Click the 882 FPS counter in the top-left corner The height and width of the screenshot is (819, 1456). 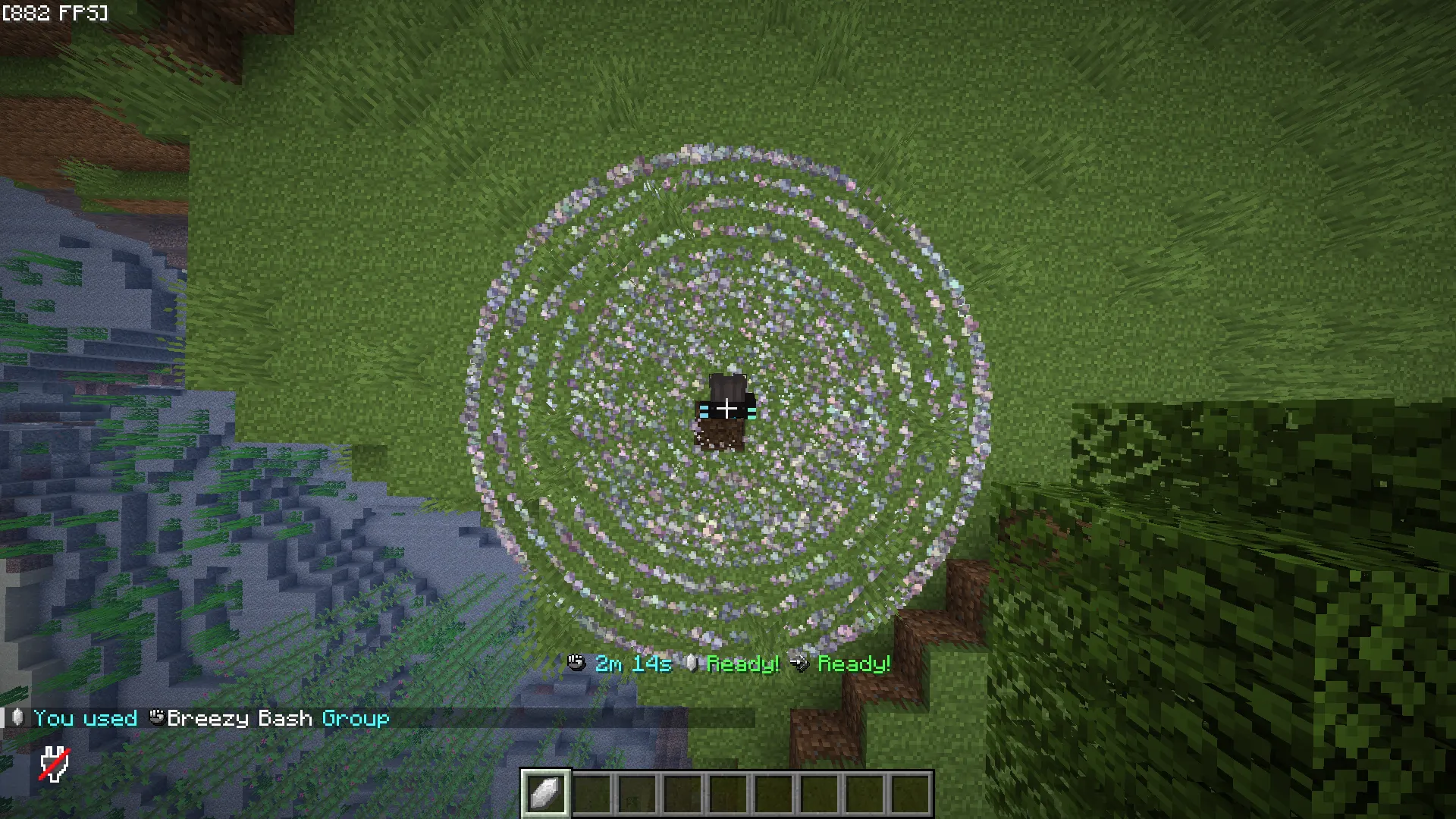pos(55,12)
